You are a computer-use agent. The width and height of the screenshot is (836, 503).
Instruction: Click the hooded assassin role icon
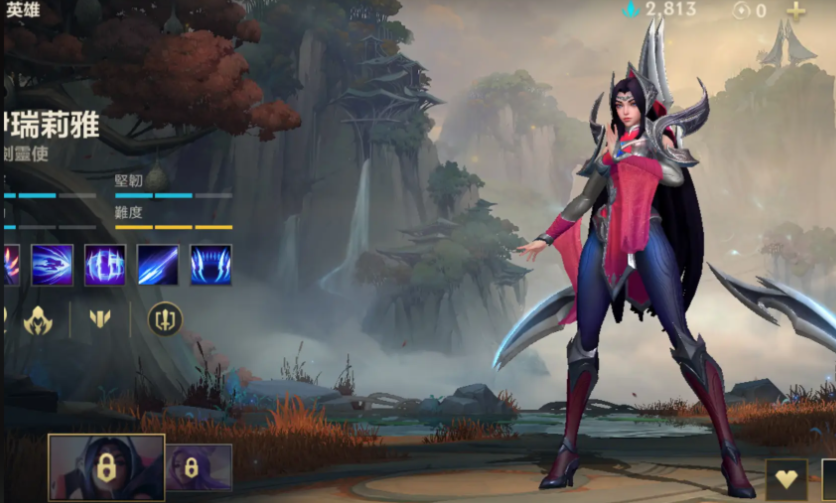(38, 320)
